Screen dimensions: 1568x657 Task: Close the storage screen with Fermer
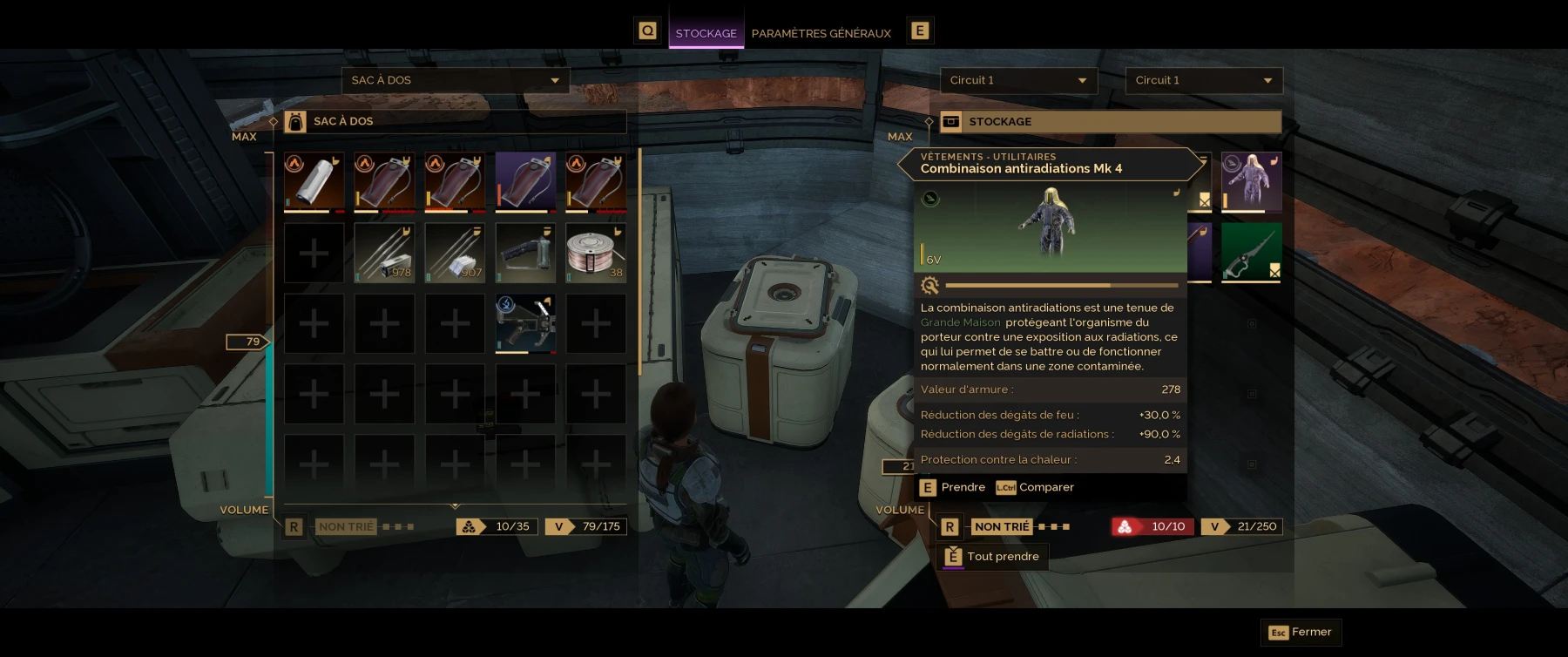(1301, 632)
